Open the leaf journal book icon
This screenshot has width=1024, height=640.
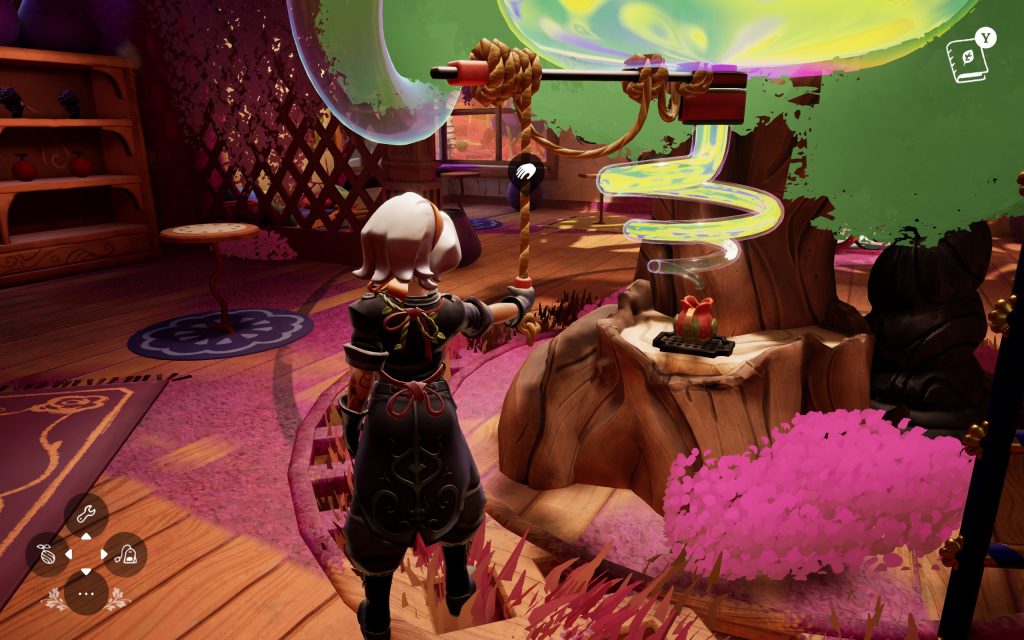pyautogui.click(x=967, y=61)
